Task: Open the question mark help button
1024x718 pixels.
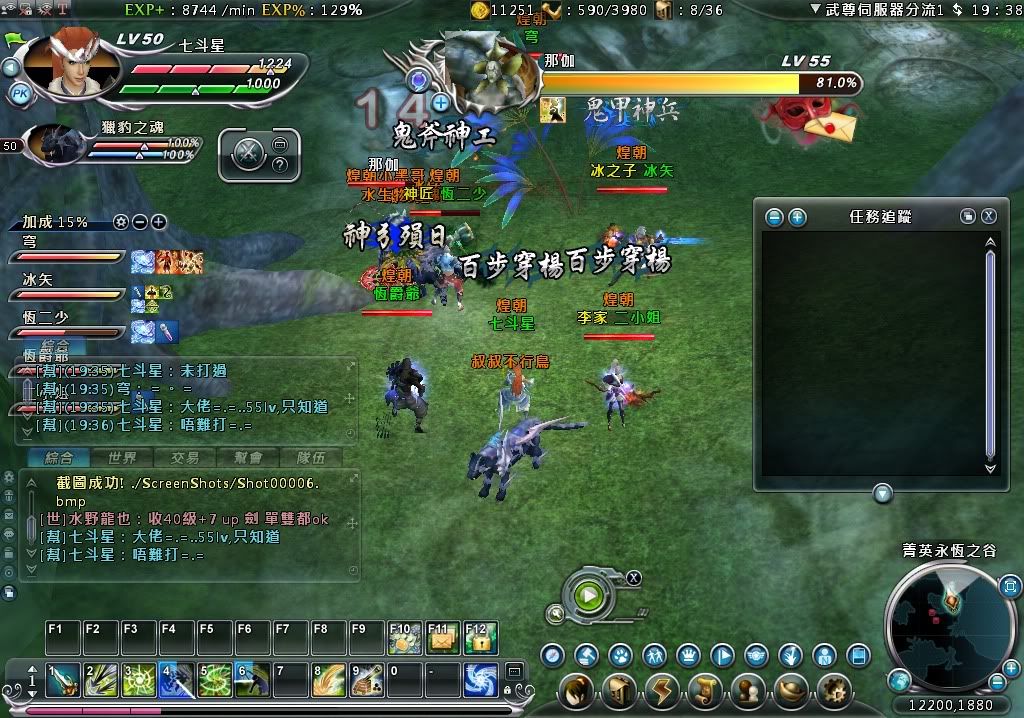Action: (280, 163)
